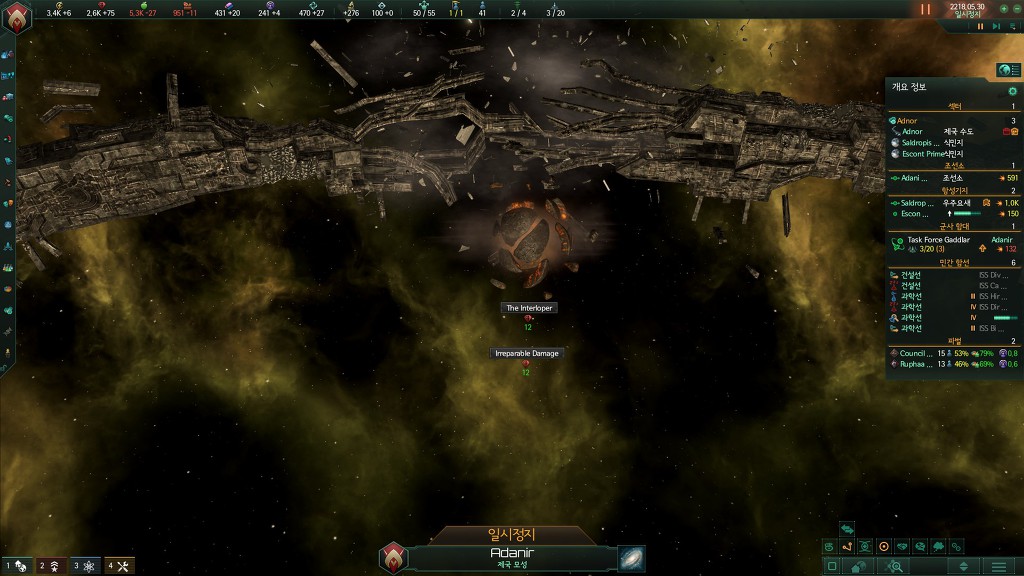Toggle the pause button beside the date
The image size is (1024, 576).
(x=926, y=10)
